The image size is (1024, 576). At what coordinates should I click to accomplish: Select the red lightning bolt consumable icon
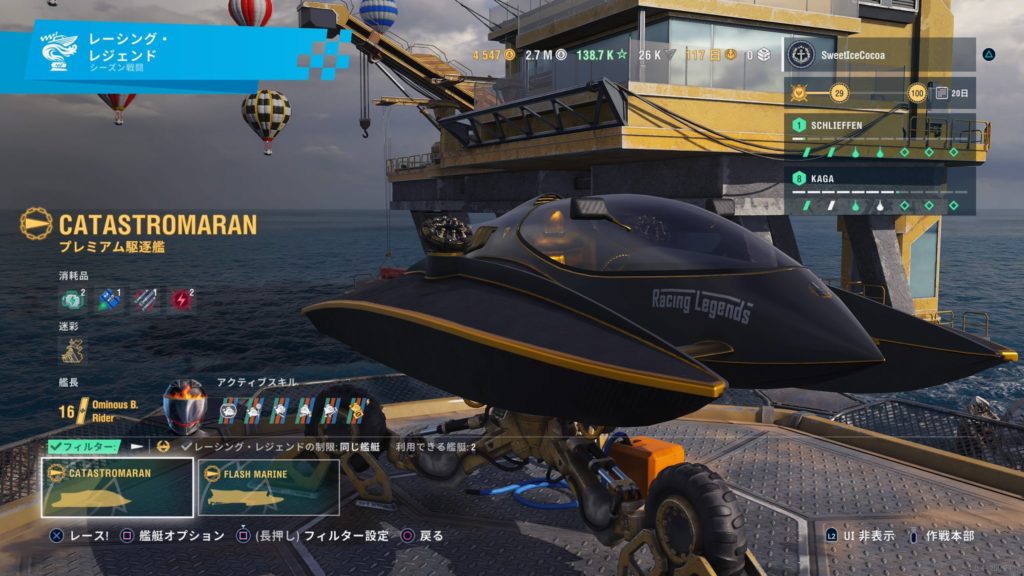pos(181,299)
